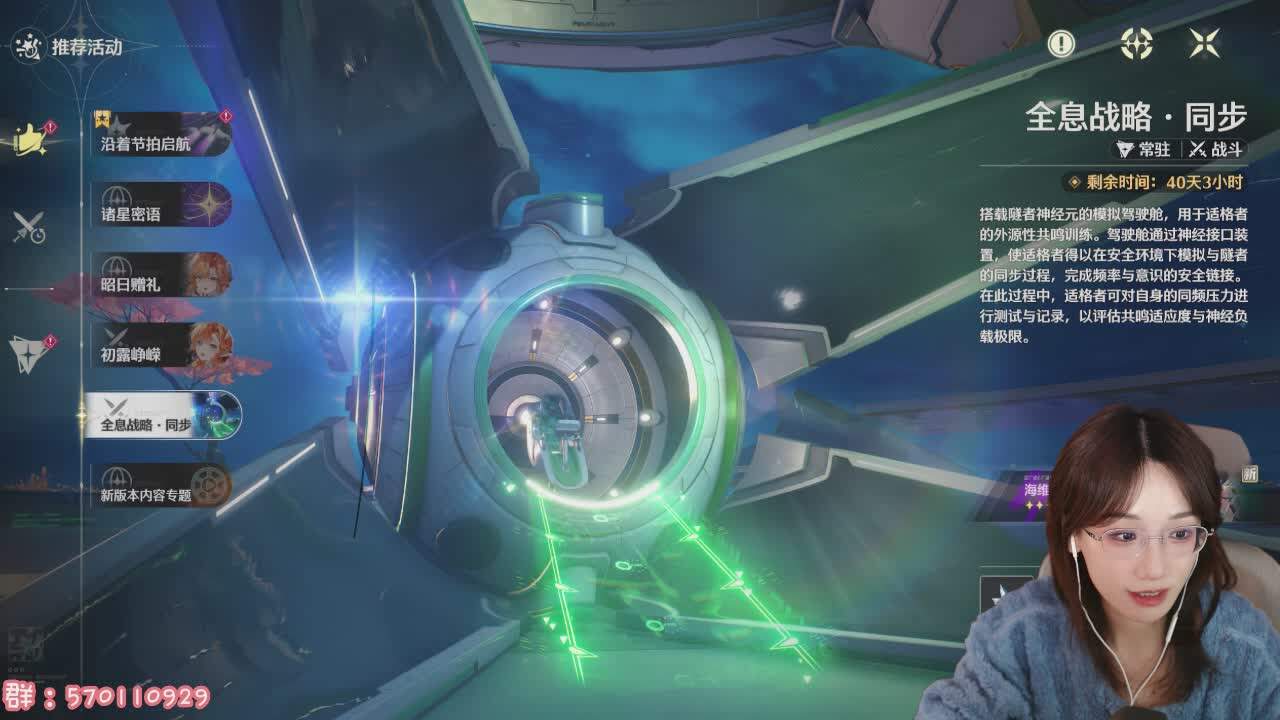This screenshot has width=1280, height=720.
Task: Switch to the thumbs-up recommended category
Action: [x=32, y=139]
